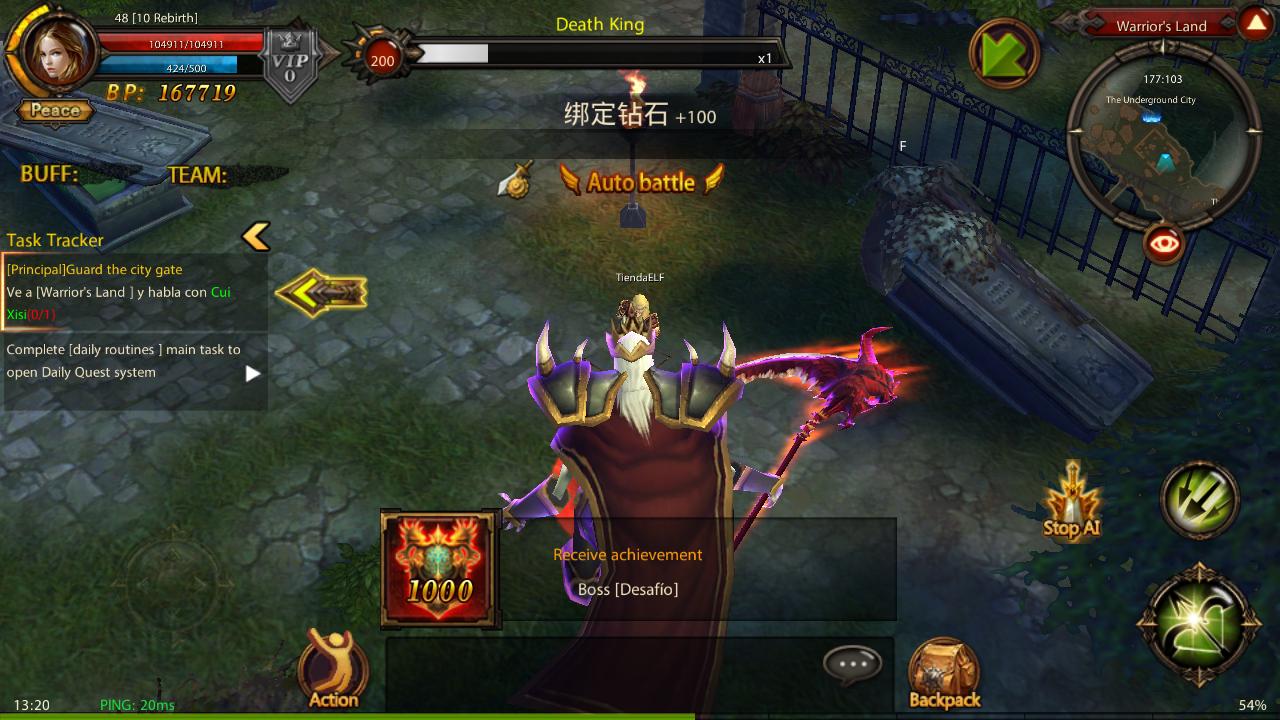Open the Action menu

point(333,669)
